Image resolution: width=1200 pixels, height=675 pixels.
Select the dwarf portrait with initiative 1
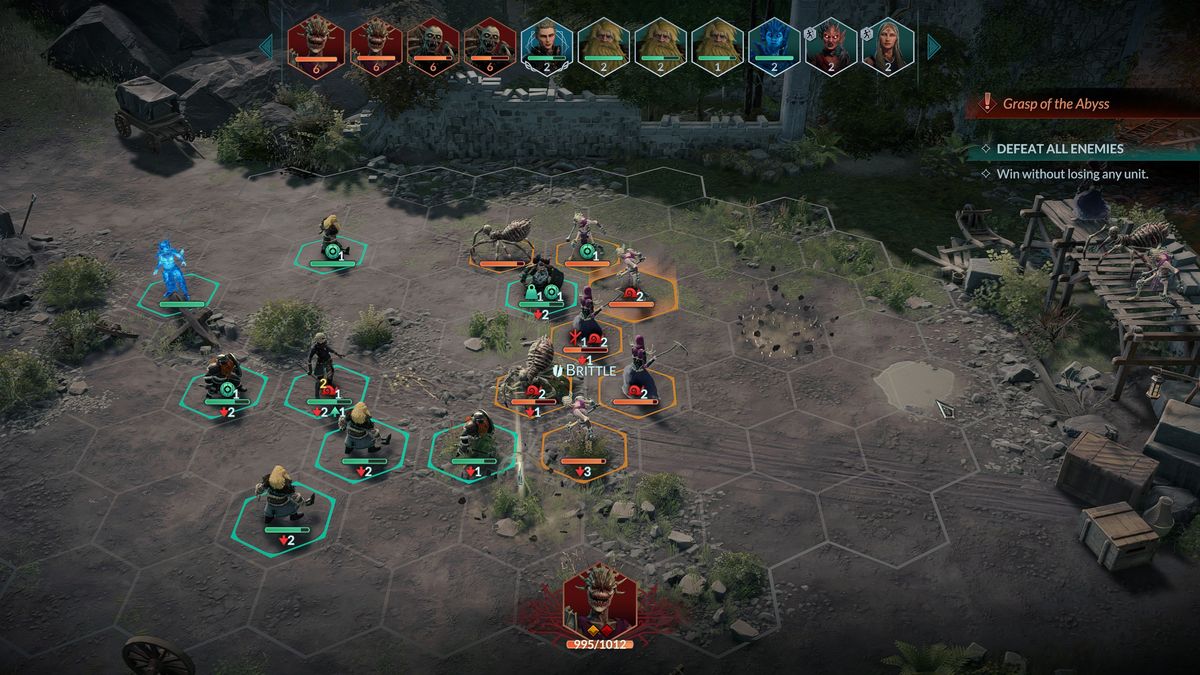coord(717,45)
